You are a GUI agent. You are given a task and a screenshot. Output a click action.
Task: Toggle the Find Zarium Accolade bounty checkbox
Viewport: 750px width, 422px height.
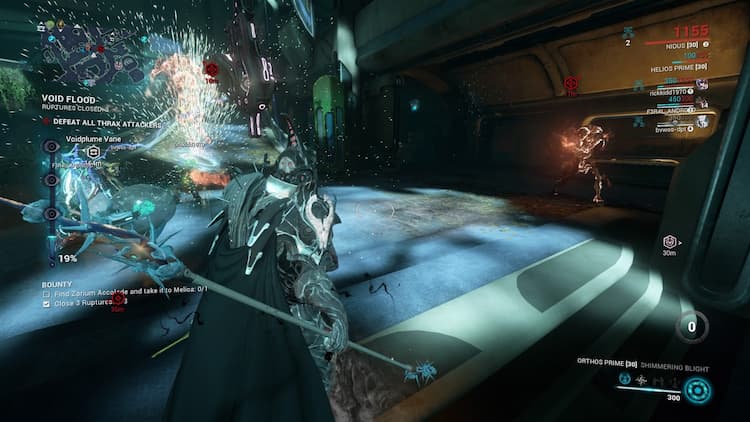[48, 290]
